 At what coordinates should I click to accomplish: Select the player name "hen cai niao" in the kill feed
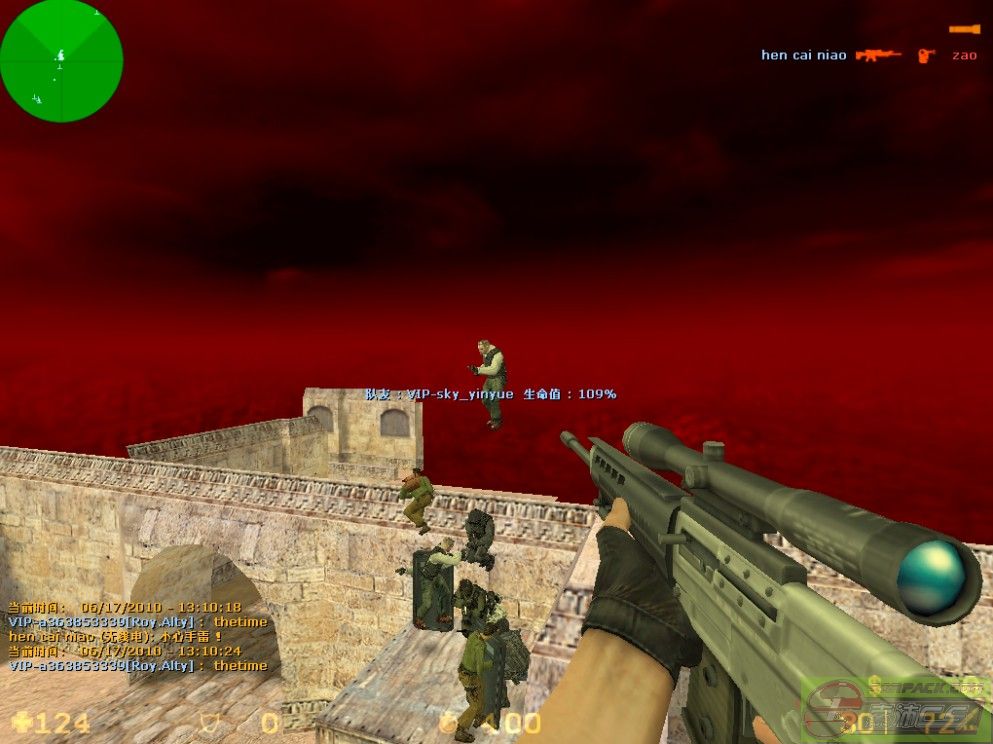803,55
